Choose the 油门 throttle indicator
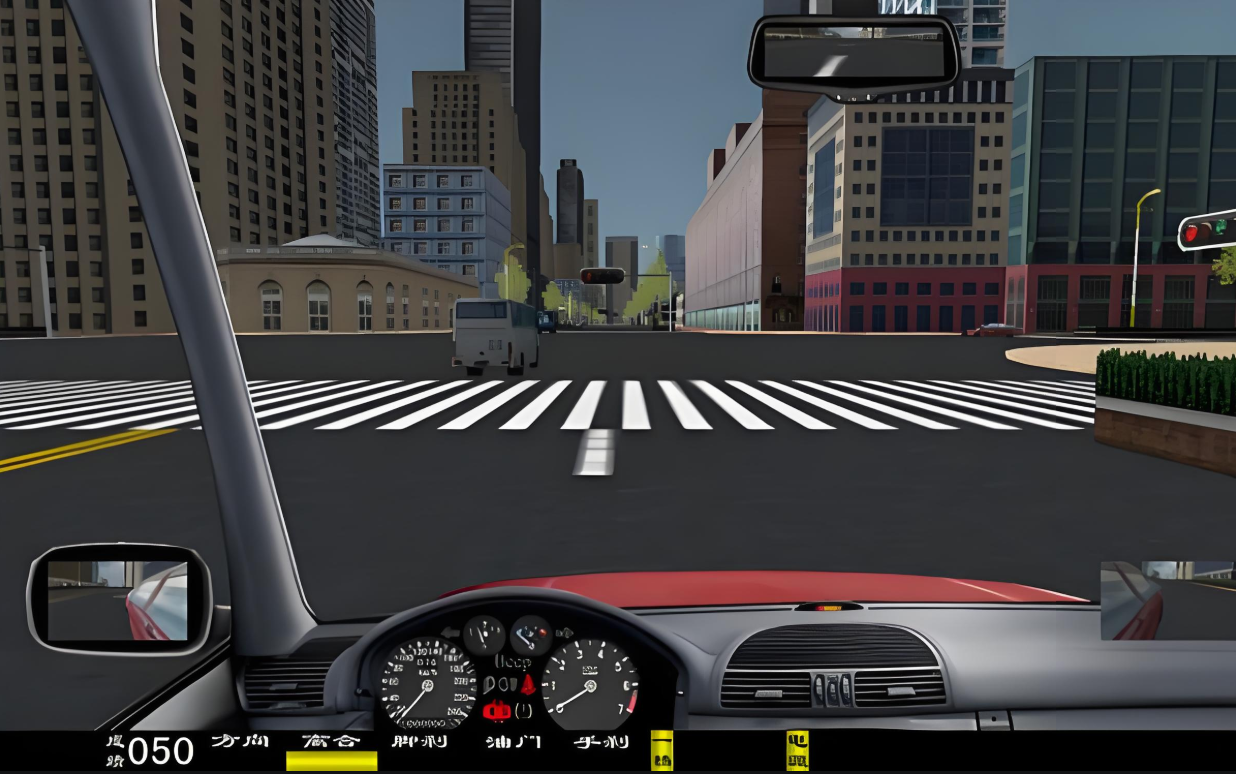The height and width of the screenshot is (774, 1236). coord(512,742)
